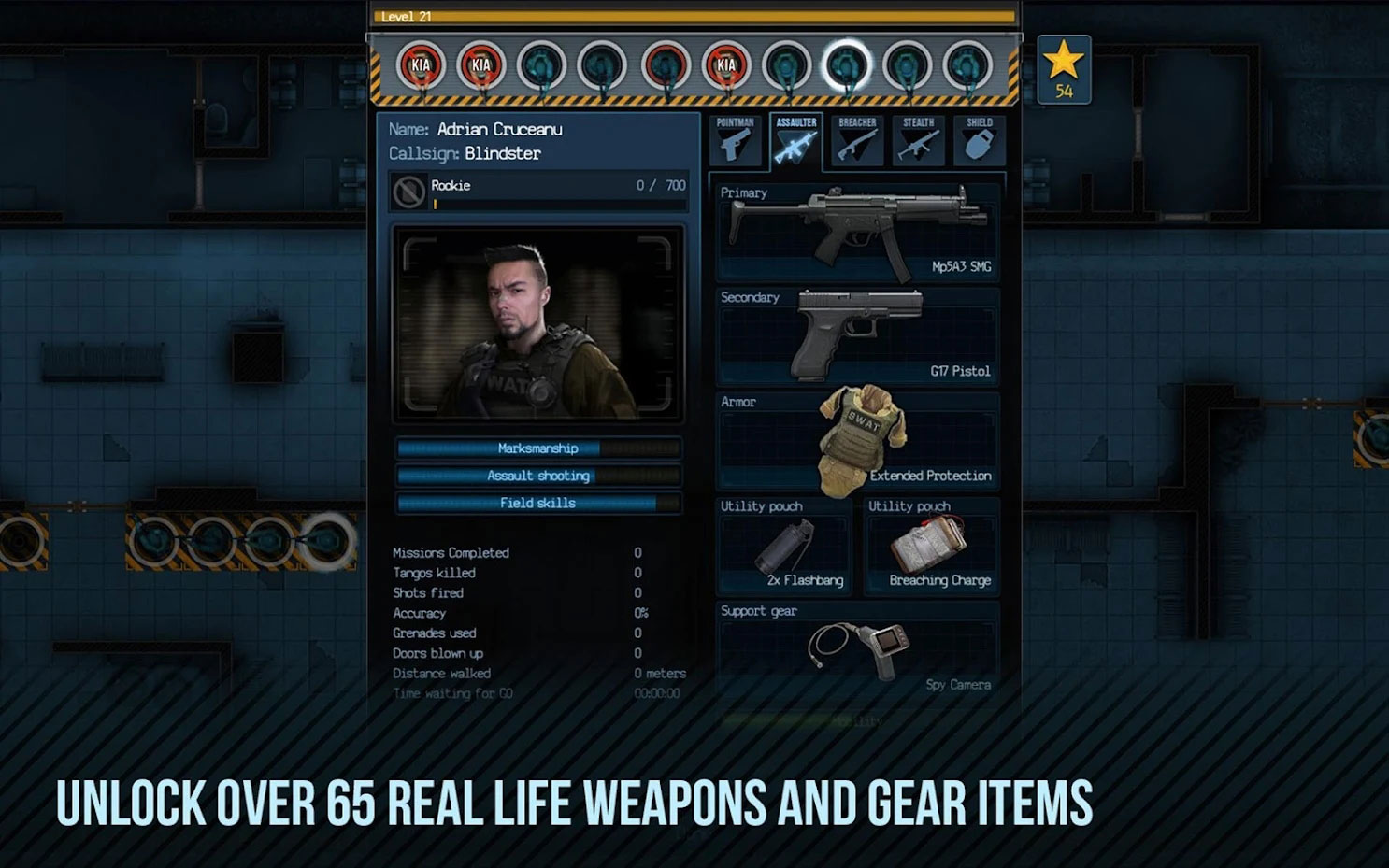
Task: Select the highlighted trooper portrait
Action: click(846, 66)
